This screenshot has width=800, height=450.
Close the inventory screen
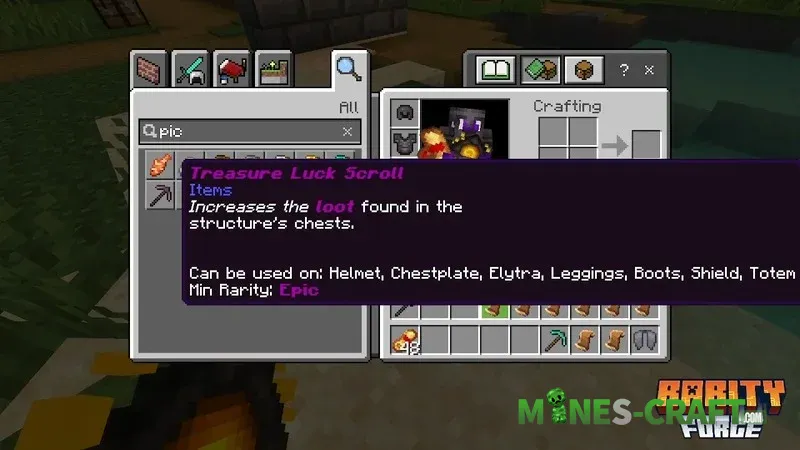point(650,71)
